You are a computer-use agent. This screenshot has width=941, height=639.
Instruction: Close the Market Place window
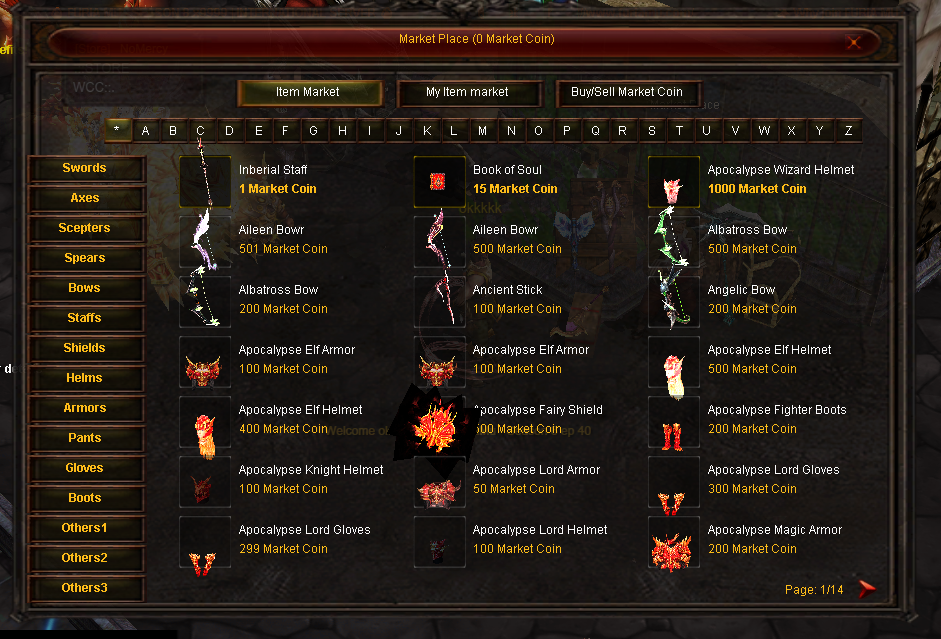853,42
